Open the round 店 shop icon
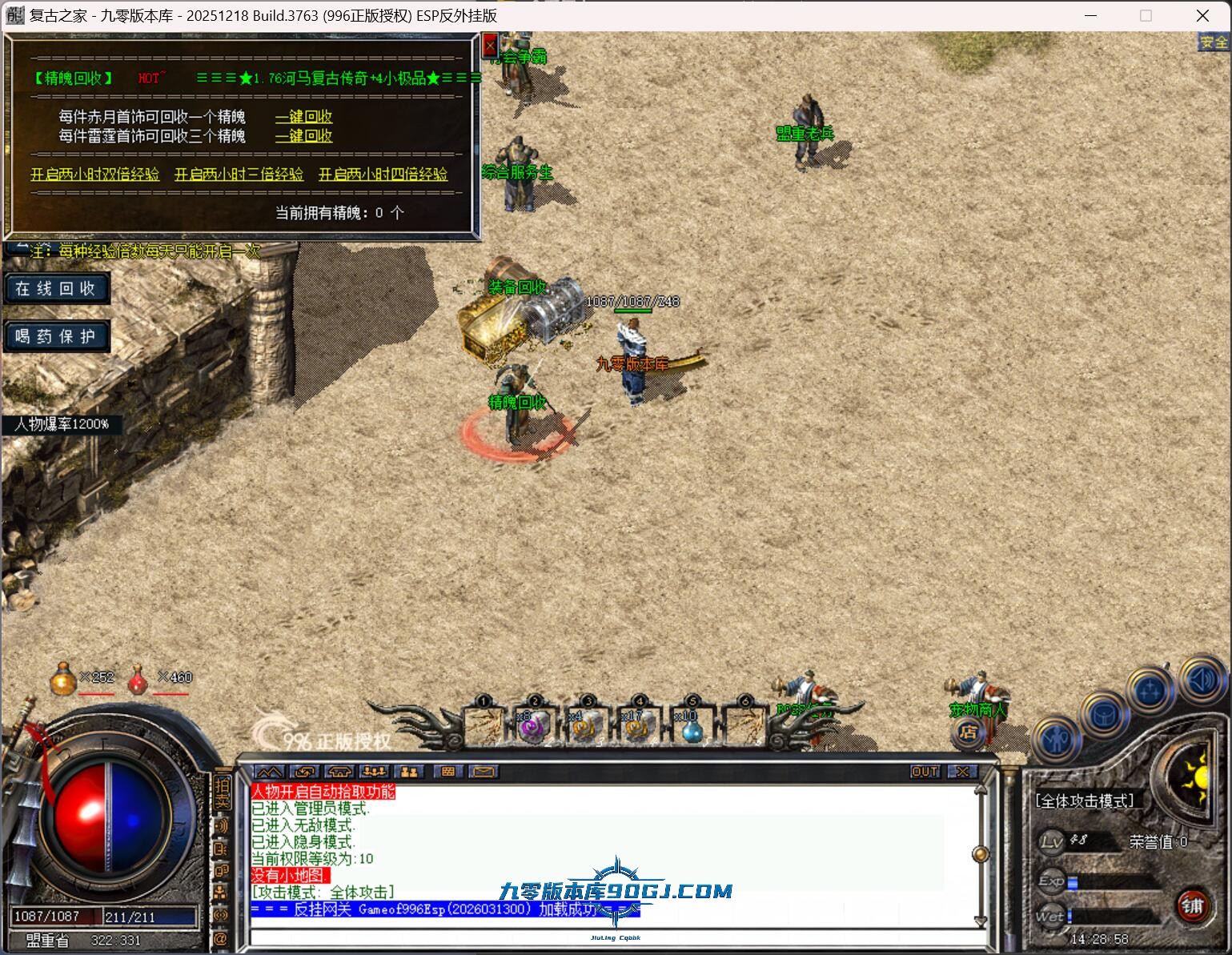Image resolution: width=1232 pixels, height=955 pixels. point(968,732)
